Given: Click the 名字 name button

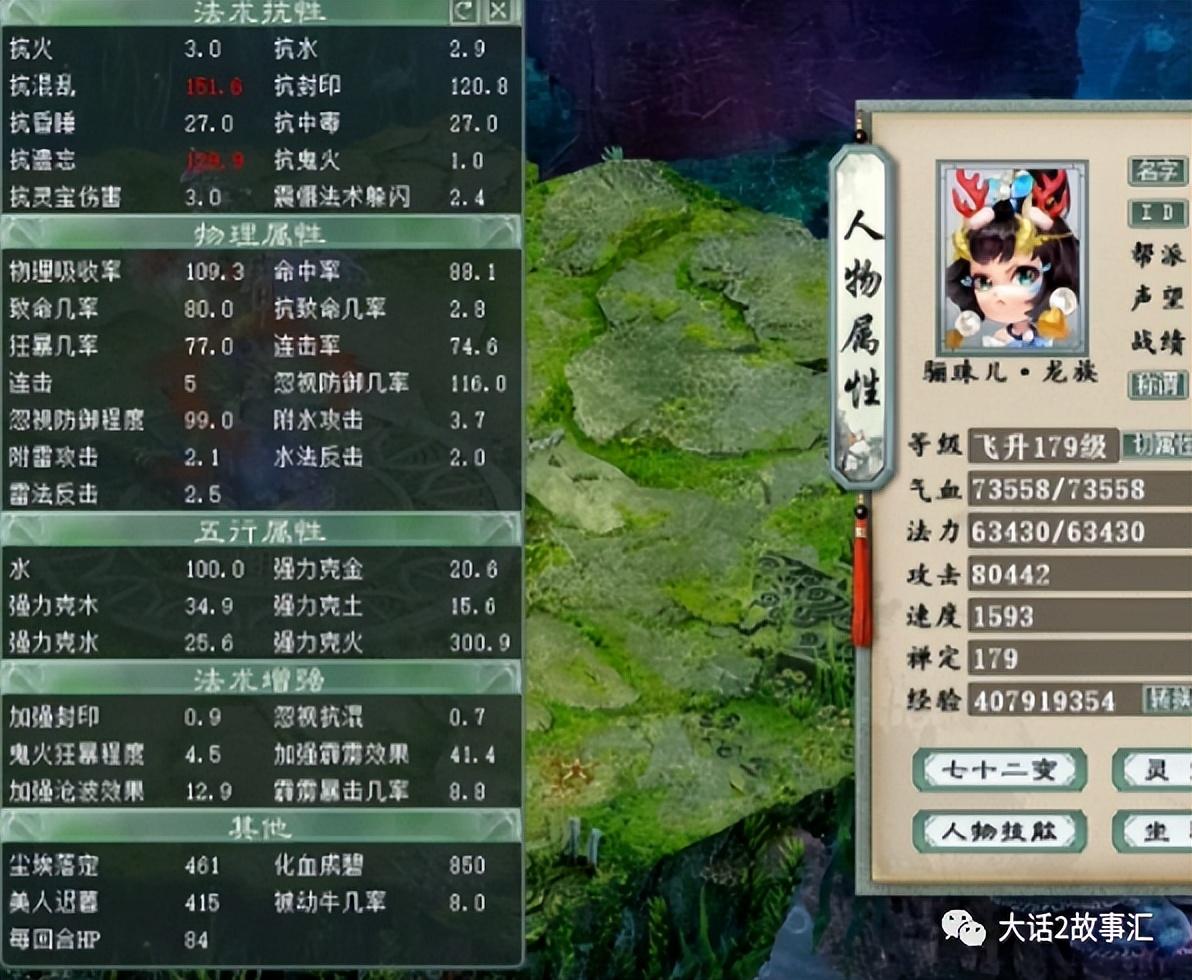Looking at the screenshot, I should [1157, 170].
